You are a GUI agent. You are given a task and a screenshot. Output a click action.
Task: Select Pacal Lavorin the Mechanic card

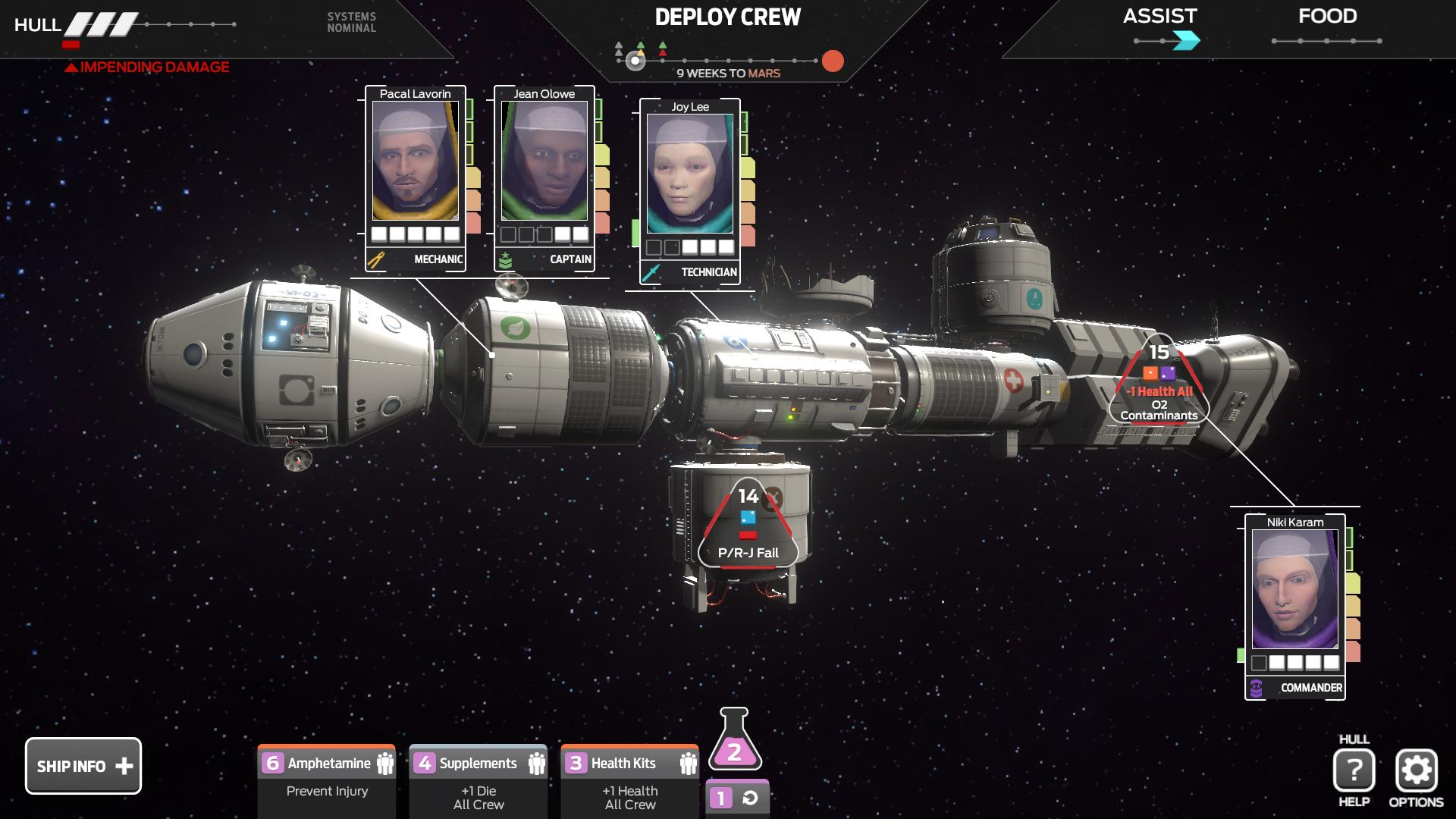[x=415, y=178]
